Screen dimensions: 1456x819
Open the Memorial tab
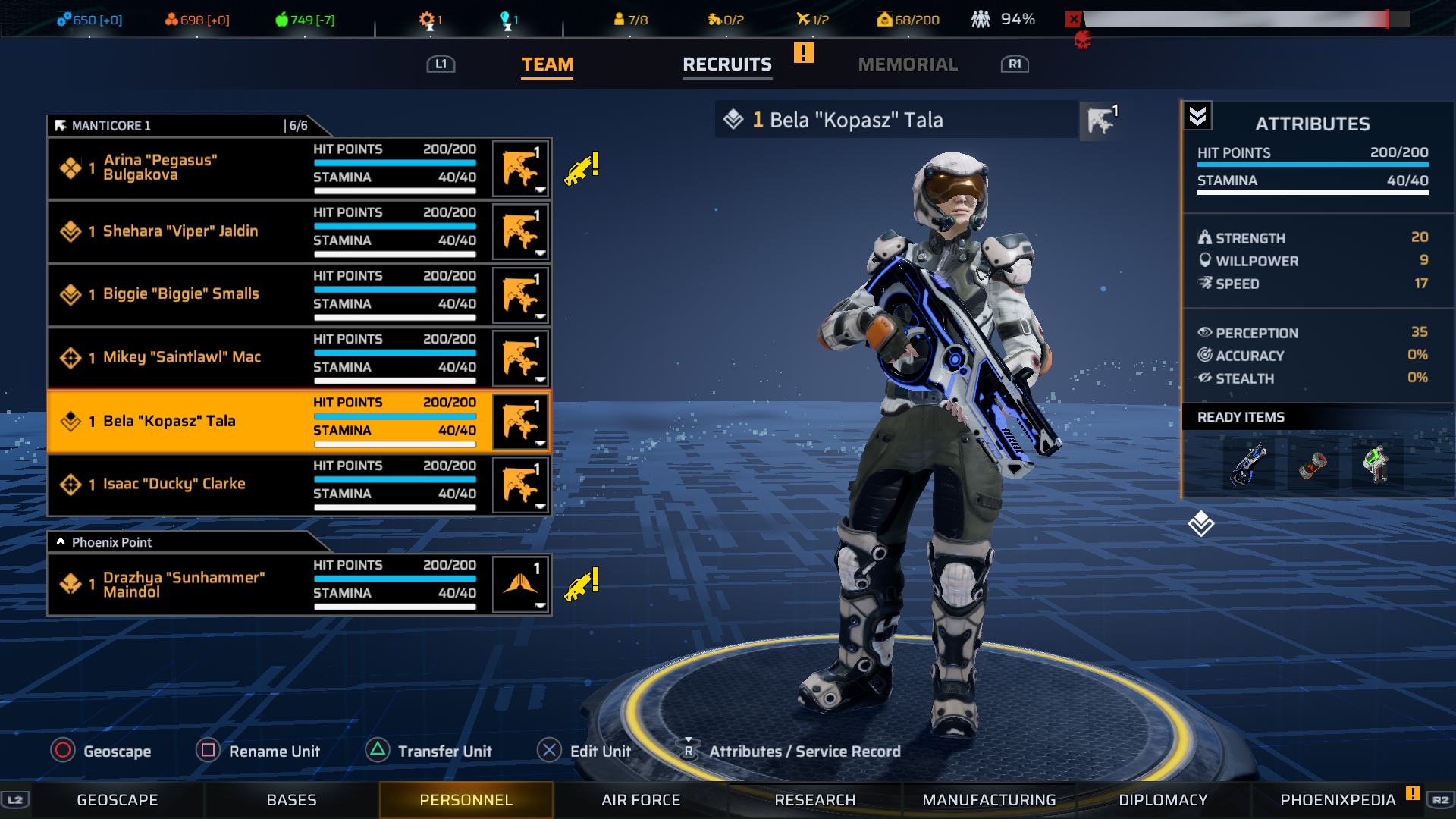pos(908,64)
